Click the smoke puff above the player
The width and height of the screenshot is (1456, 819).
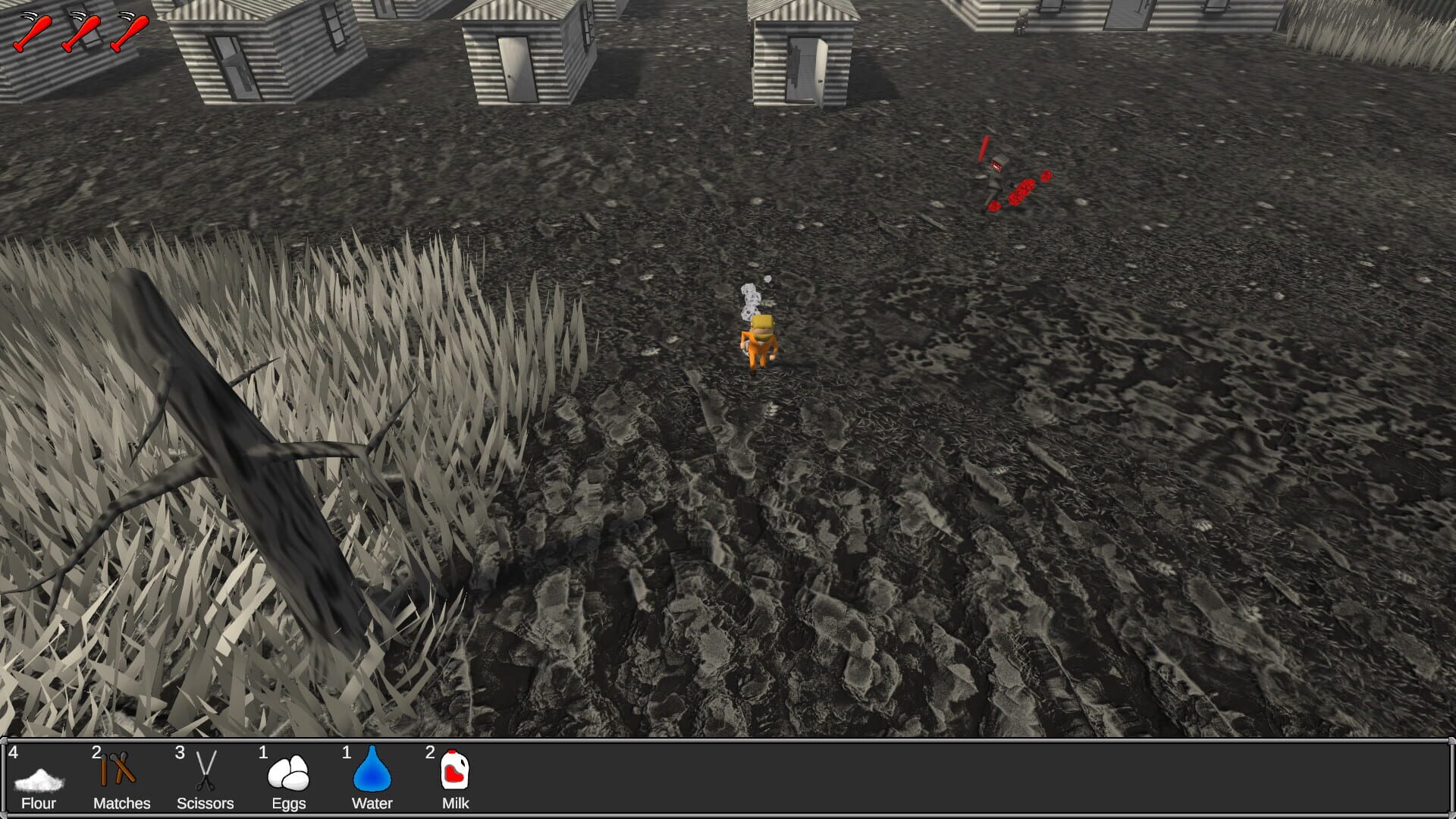(749, 296)
